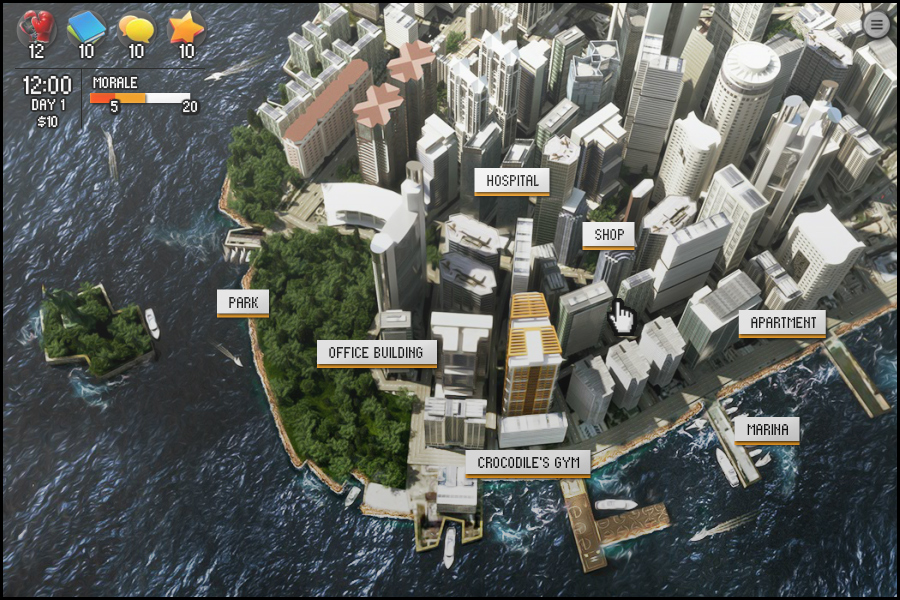Click the yellow speech bubbles stat icon

136,27
